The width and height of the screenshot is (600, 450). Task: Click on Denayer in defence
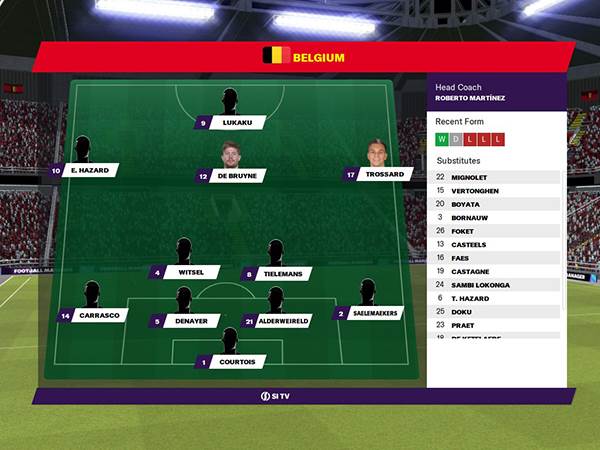pos(192,321)
